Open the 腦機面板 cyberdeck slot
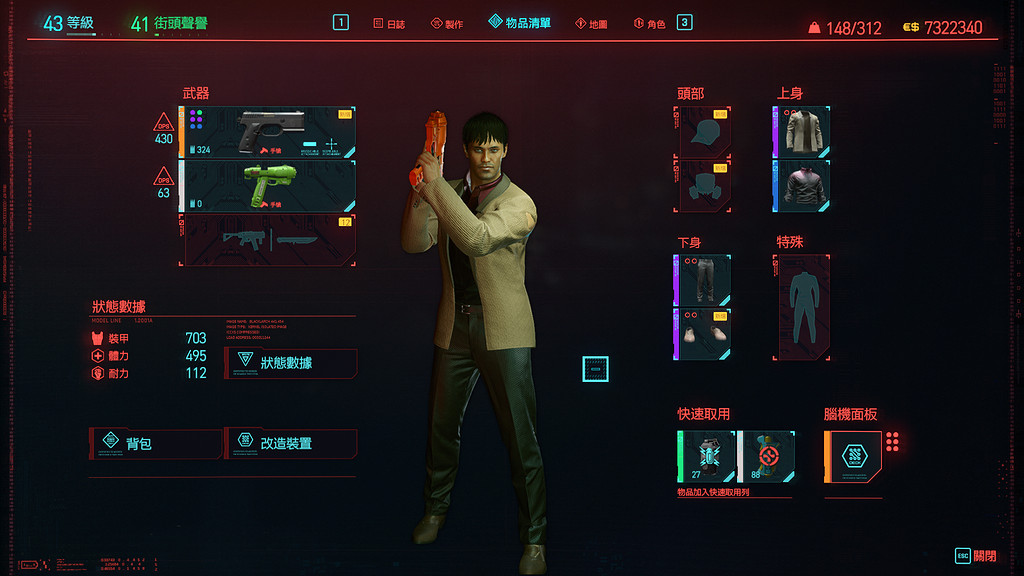The image size is (1024, 576). (854, 457)
